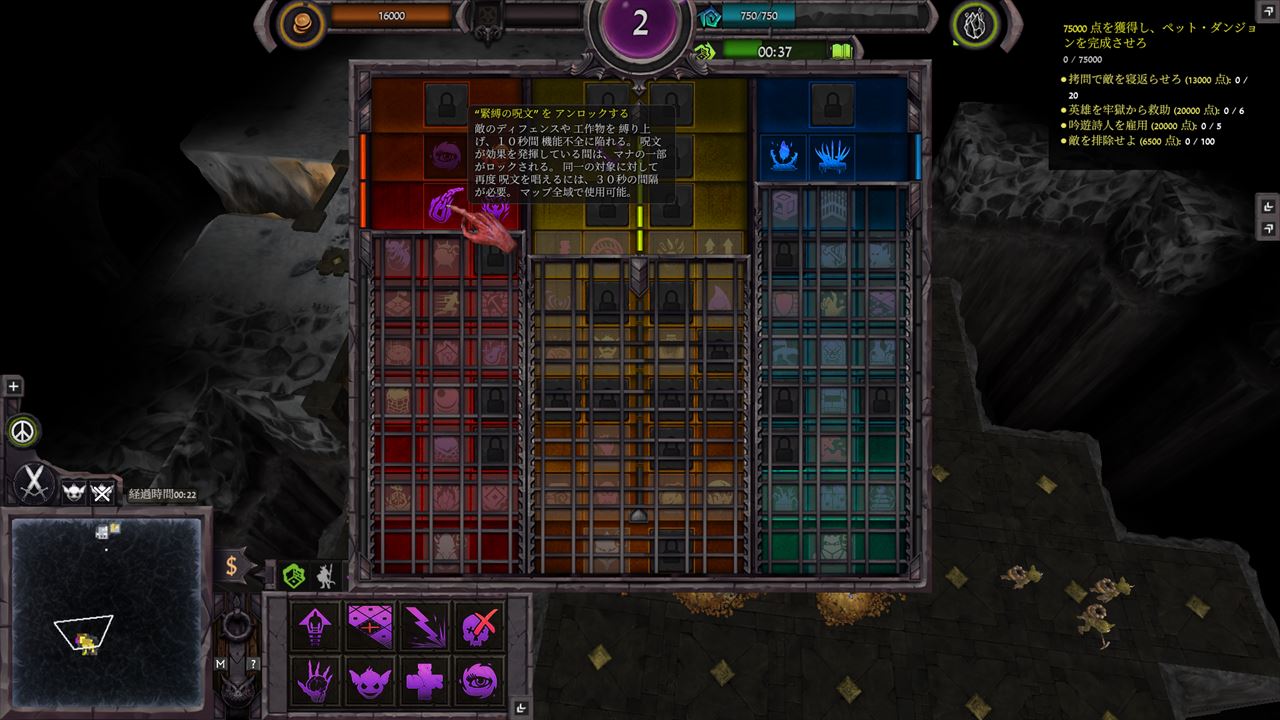
Task: Activate the purple arrow-up drill spell
Action: coord(316,627)
